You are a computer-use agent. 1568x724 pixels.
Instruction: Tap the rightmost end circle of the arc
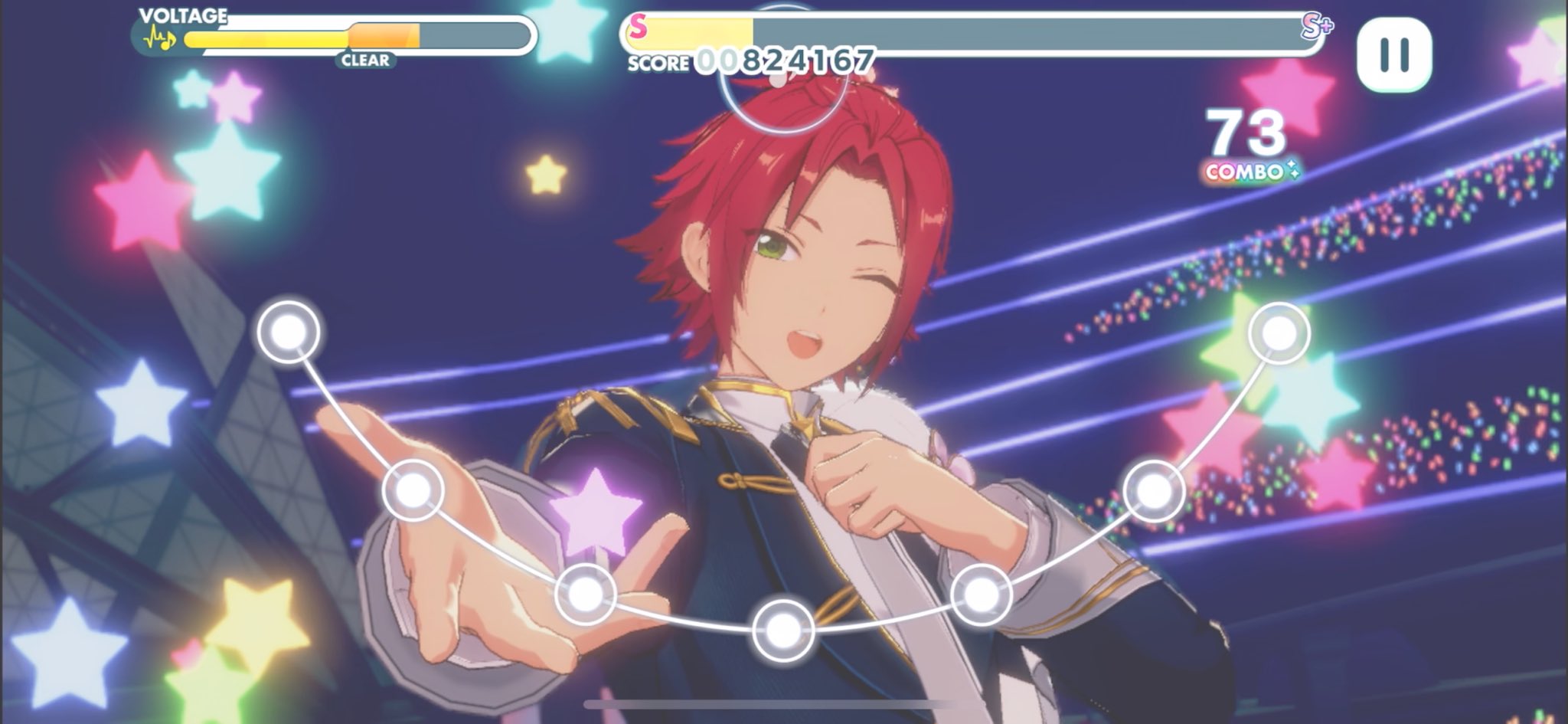[1279, 333]
